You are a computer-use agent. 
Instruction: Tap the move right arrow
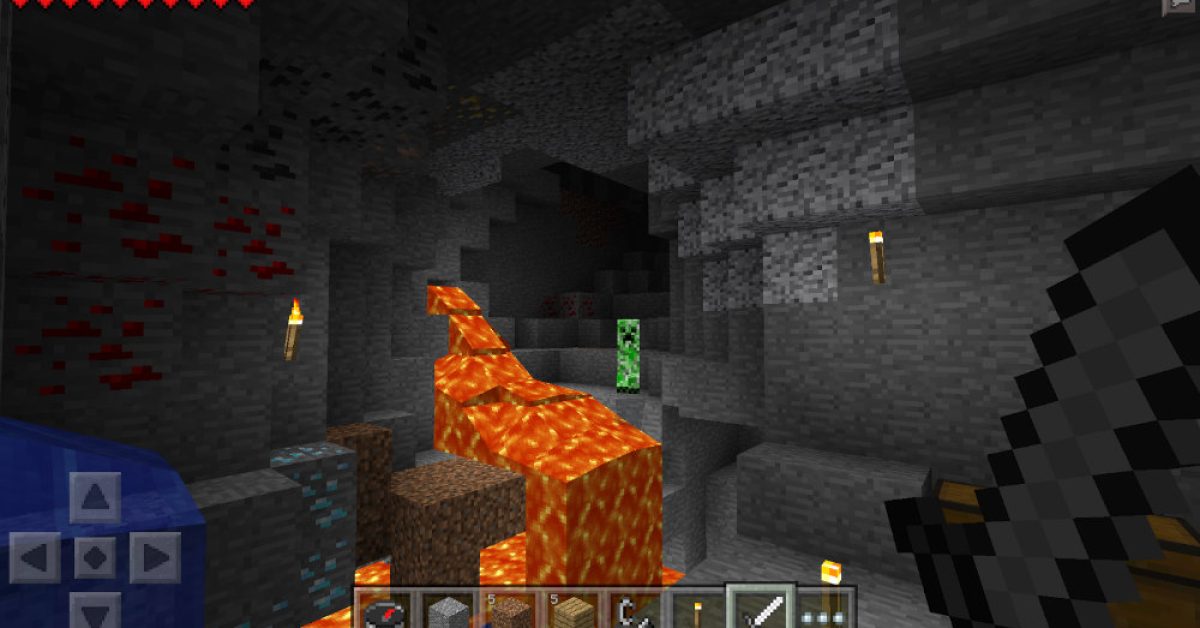(155, 558)
